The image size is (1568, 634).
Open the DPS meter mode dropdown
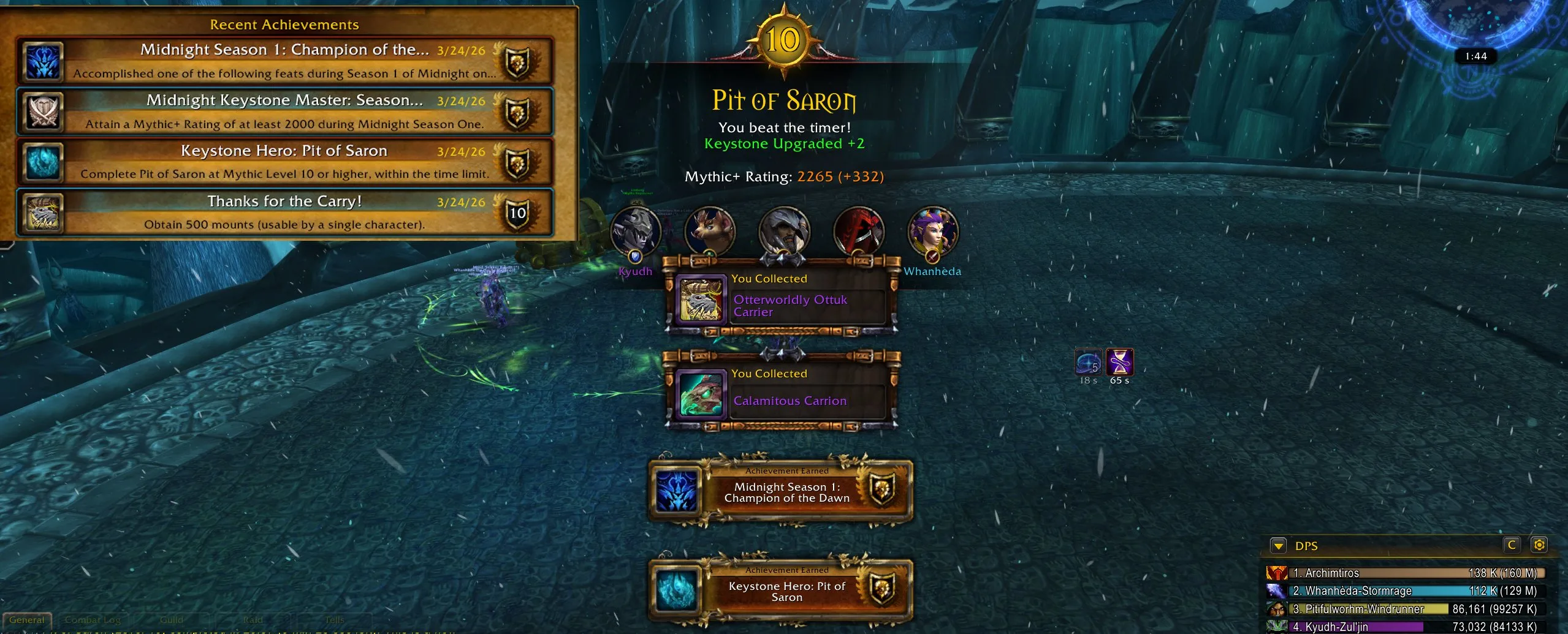(1278, 545)
